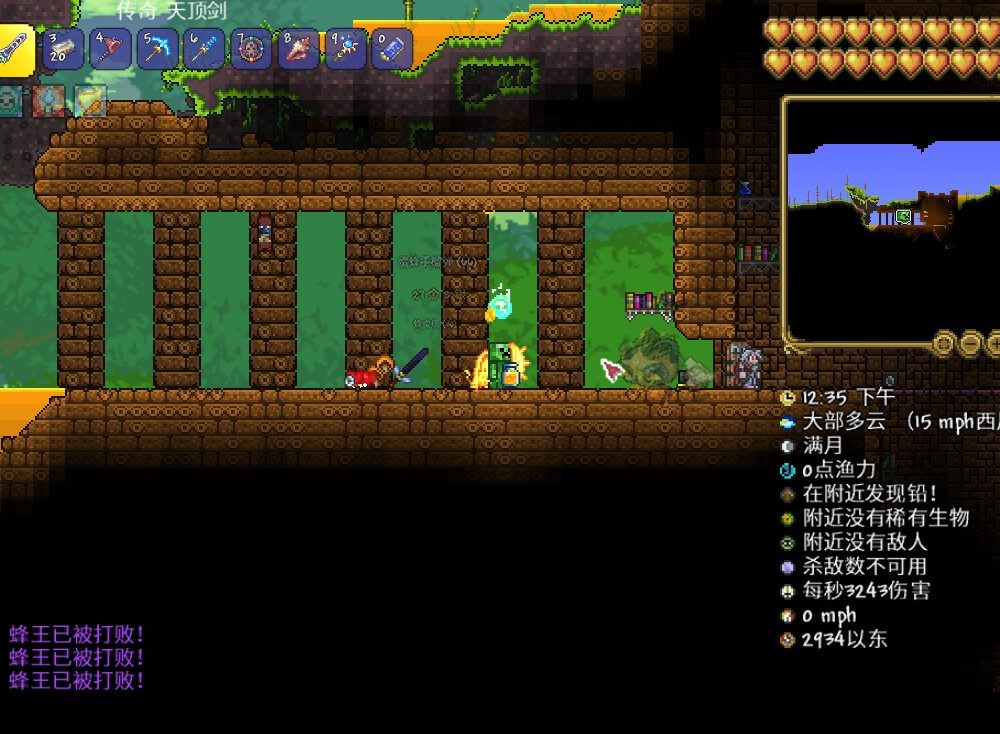Pick the round disc item in slot 7
The image size is (1000, 734).
click(x=252, y=49)
